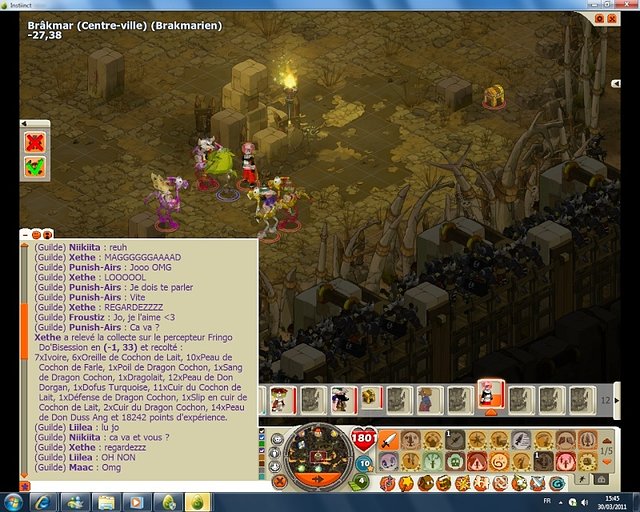Click the timeline scroll arrow beside number 12
Screen dimensions: 640x512
point(617,399)
